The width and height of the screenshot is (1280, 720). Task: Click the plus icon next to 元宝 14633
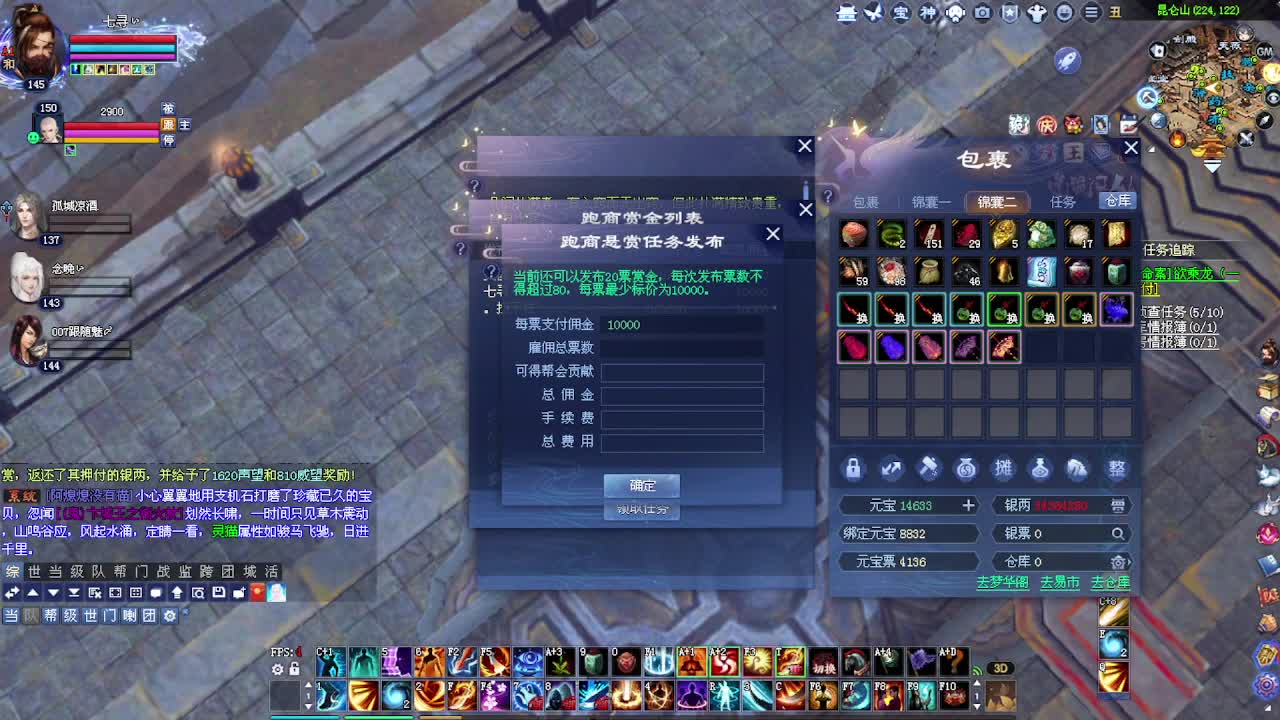click(968, 505)
